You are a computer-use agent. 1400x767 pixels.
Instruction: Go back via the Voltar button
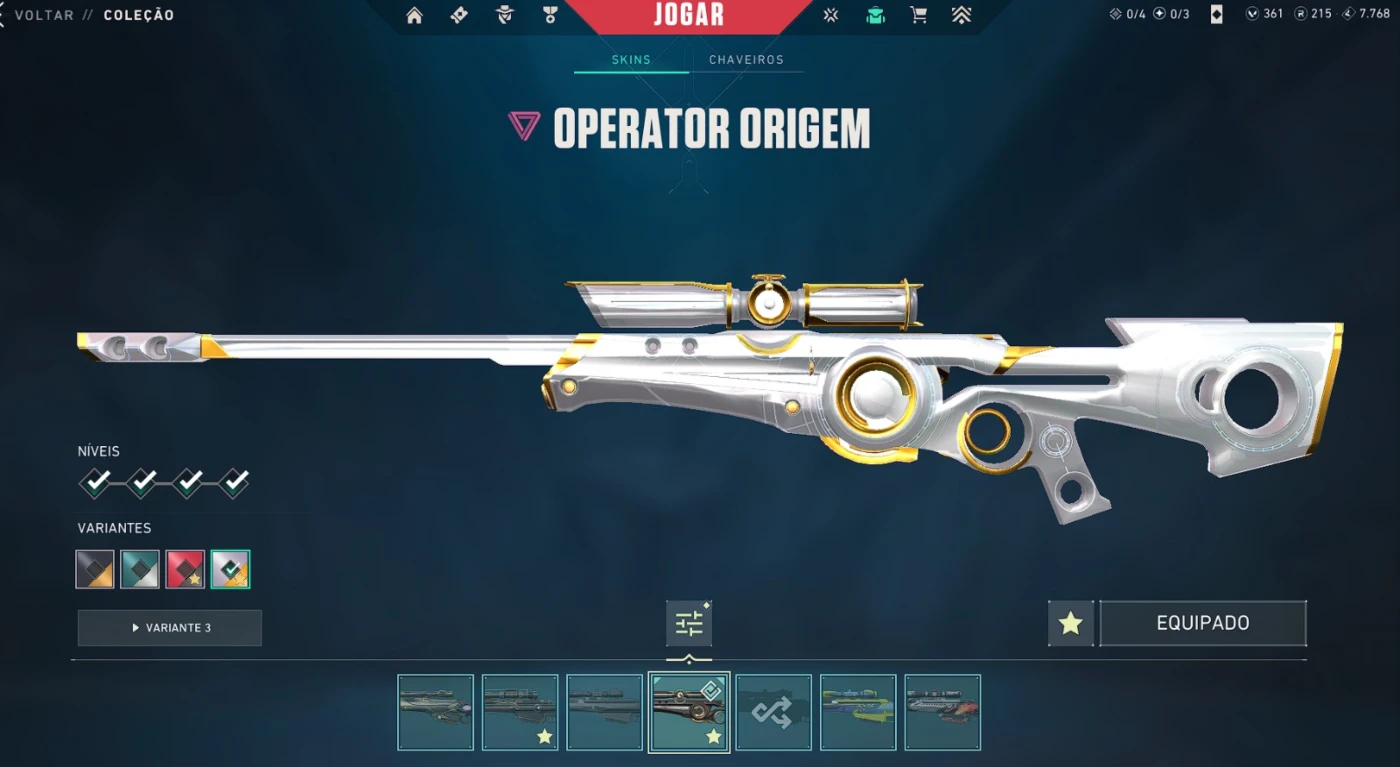click(44, 15)
